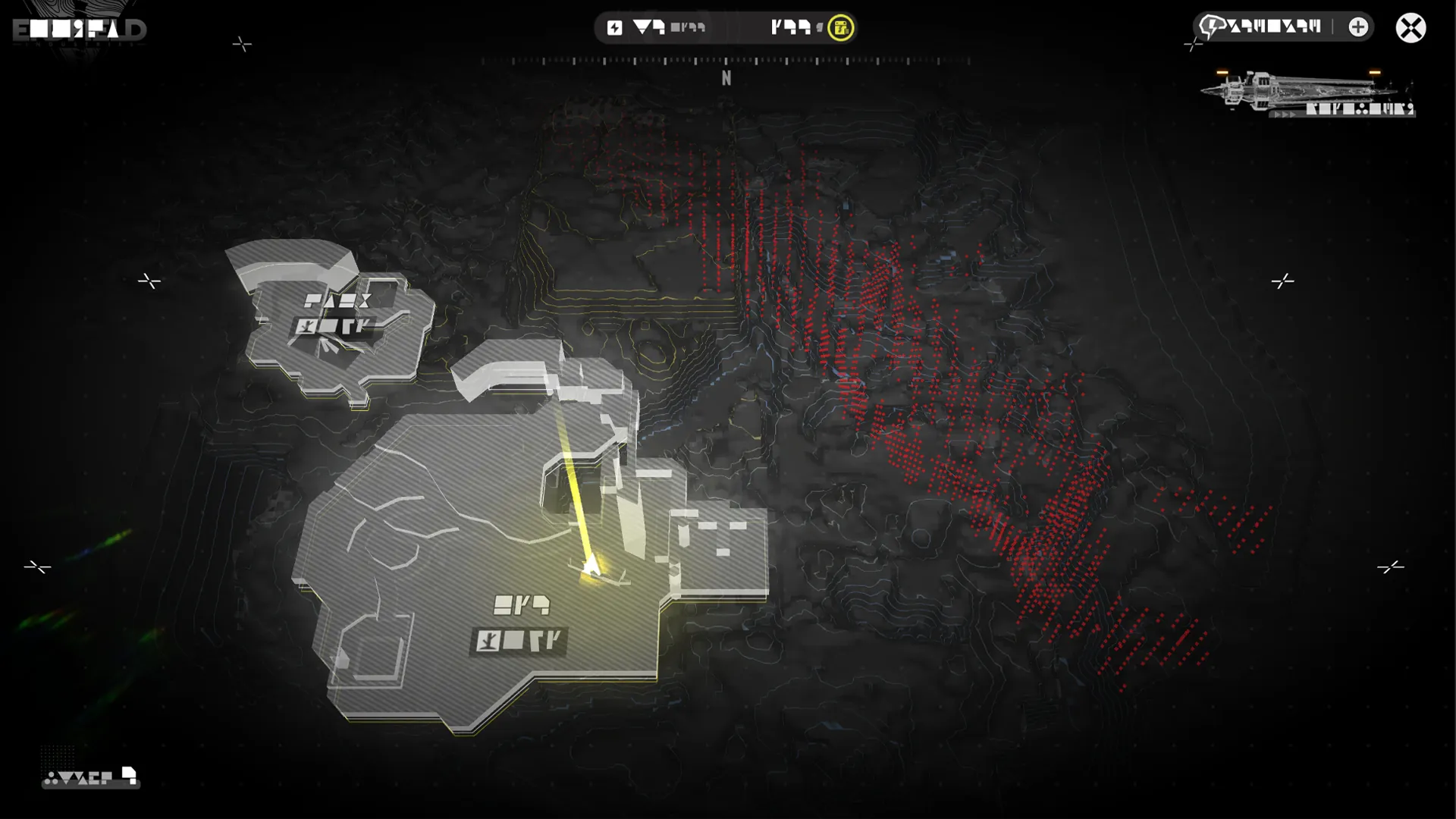Viewport: 1456px width, 819px height.
Task: Click the plus button in the top-right pill
Action: tap(1358, 27)
